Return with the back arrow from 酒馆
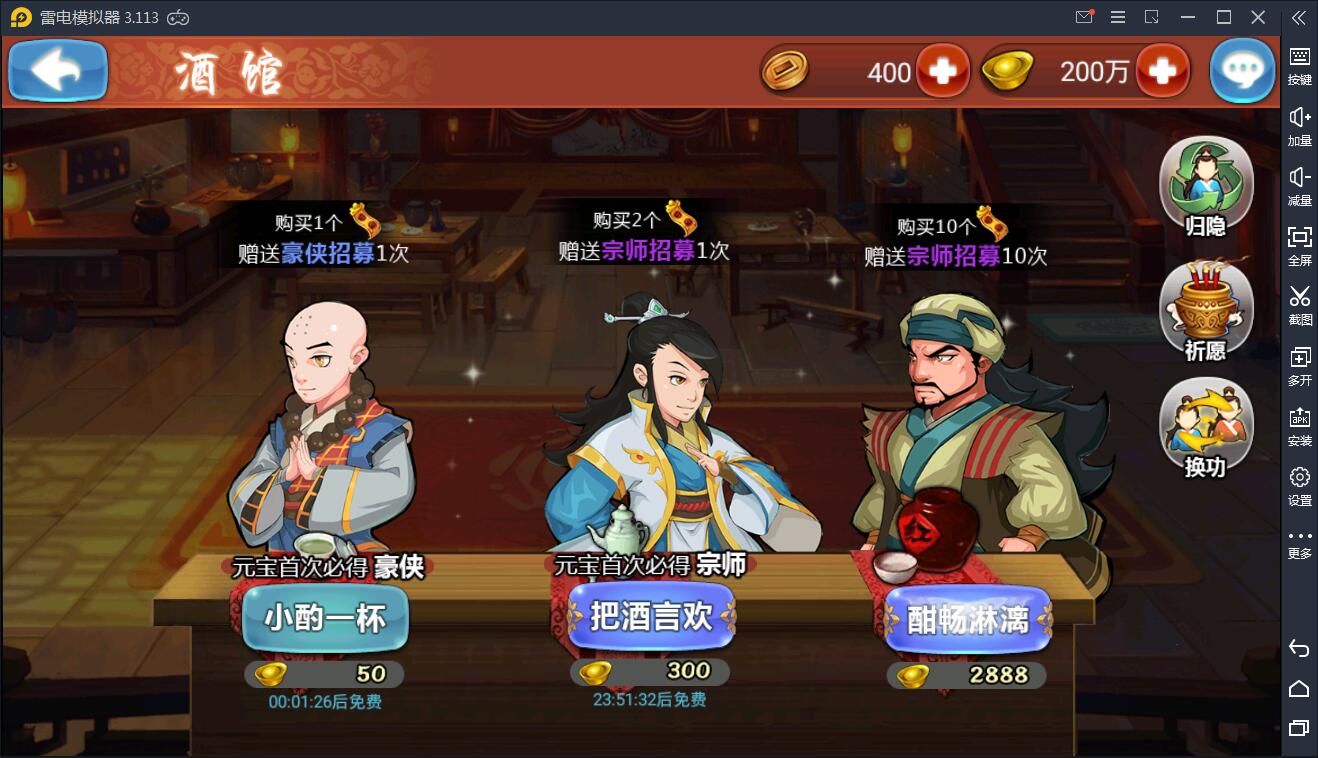Screen dimensions: 1318x758 point(57,70)
